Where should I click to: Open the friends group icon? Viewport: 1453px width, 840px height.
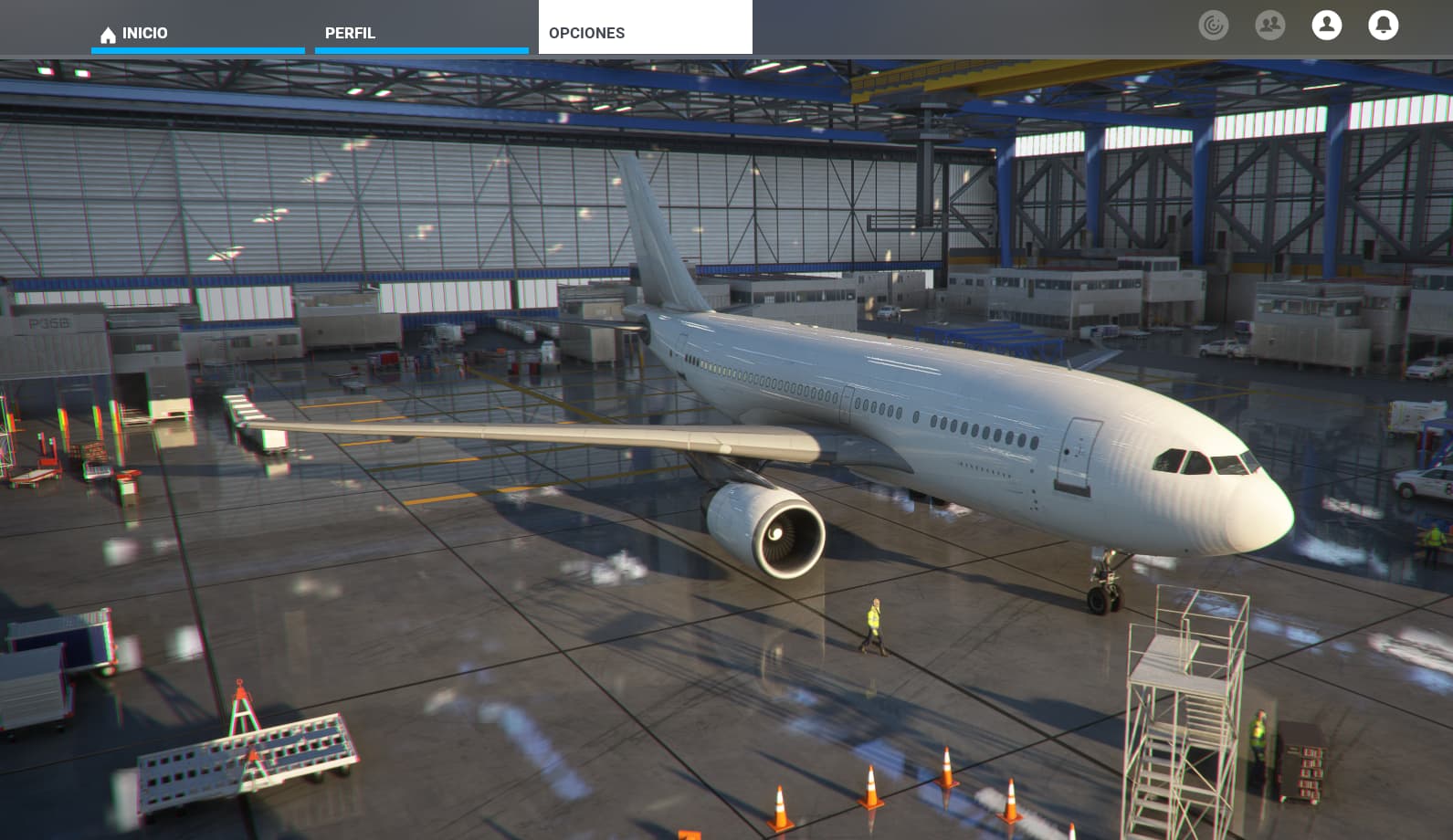(1269, 26)
